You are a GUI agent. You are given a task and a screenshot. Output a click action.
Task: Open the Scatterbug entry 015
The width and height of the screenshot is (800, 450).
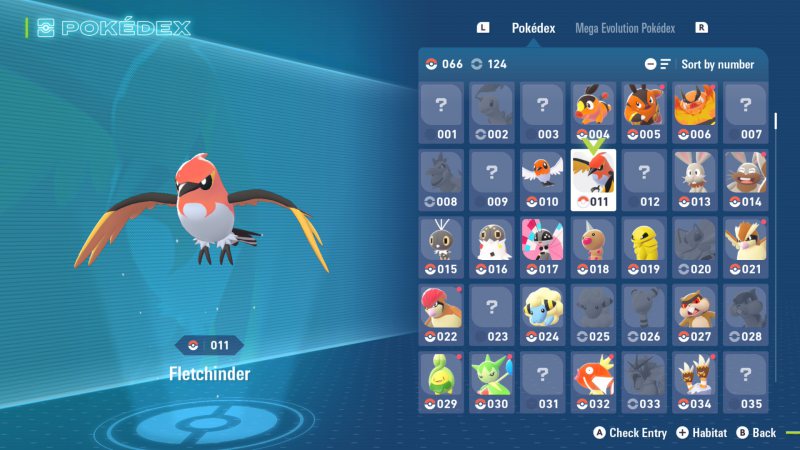click(x=441, y=246)
